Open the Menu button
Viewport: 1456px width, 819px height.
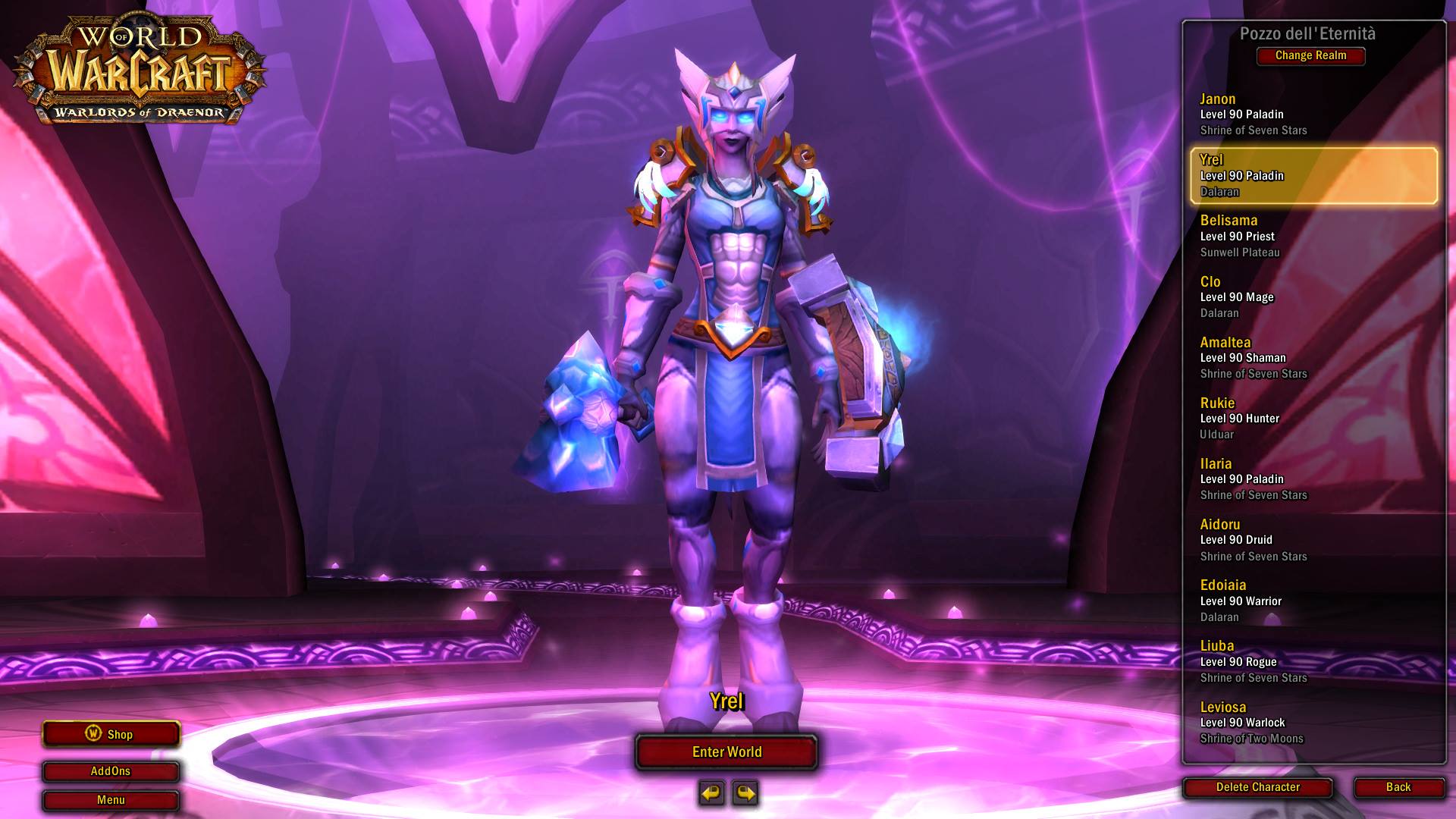tap(111, 800)
